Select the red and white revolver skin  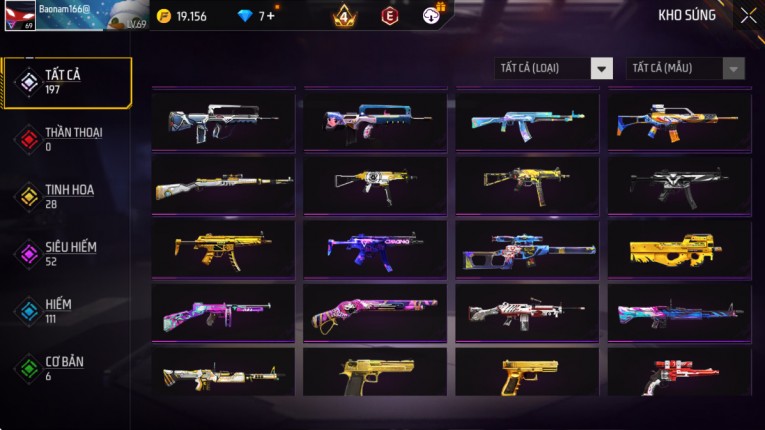pos(679,374)
